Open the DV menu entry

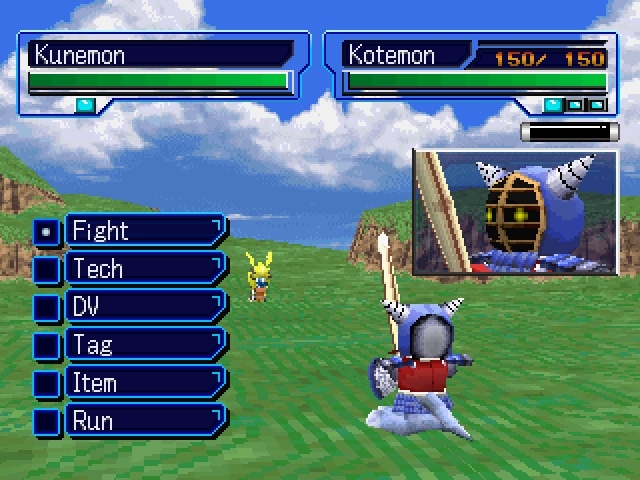(145, 307)
